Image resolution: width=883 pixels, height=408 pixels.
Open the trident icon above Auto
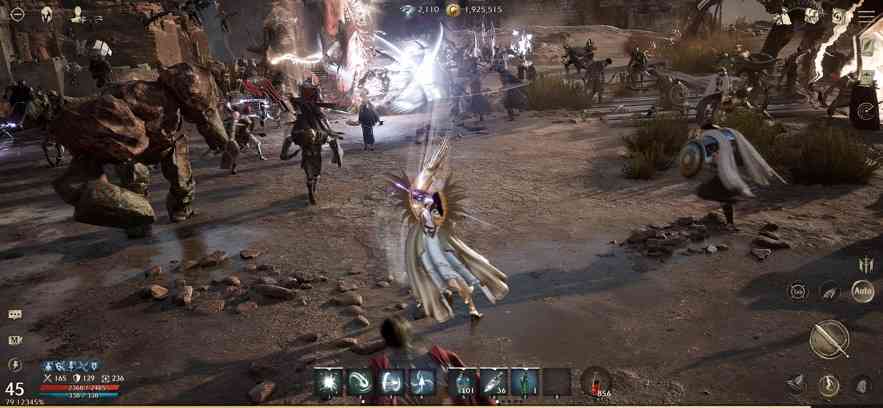tap(864, 265)
